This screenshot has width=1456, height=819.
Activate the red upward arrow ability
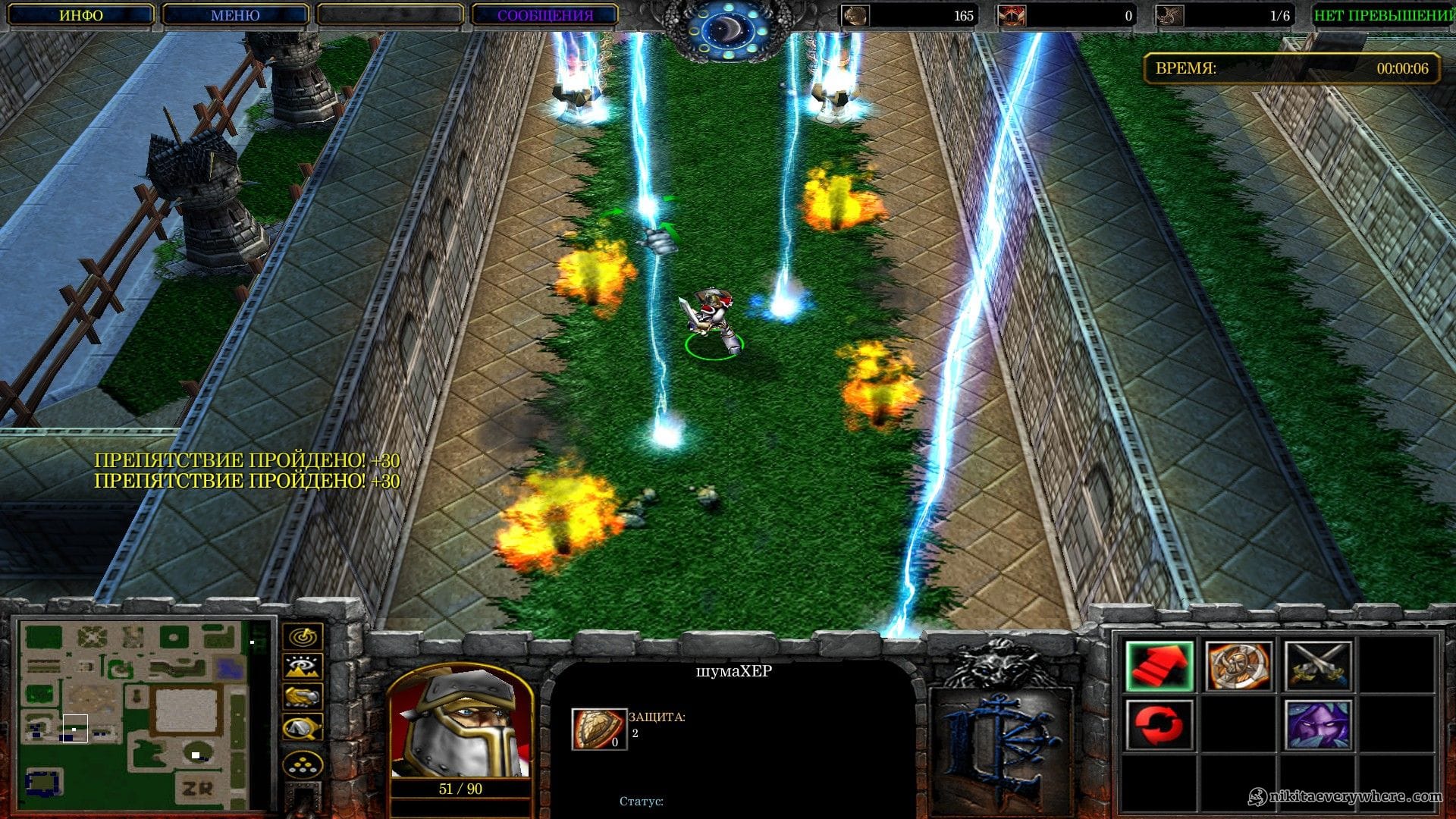point(1159,666)
